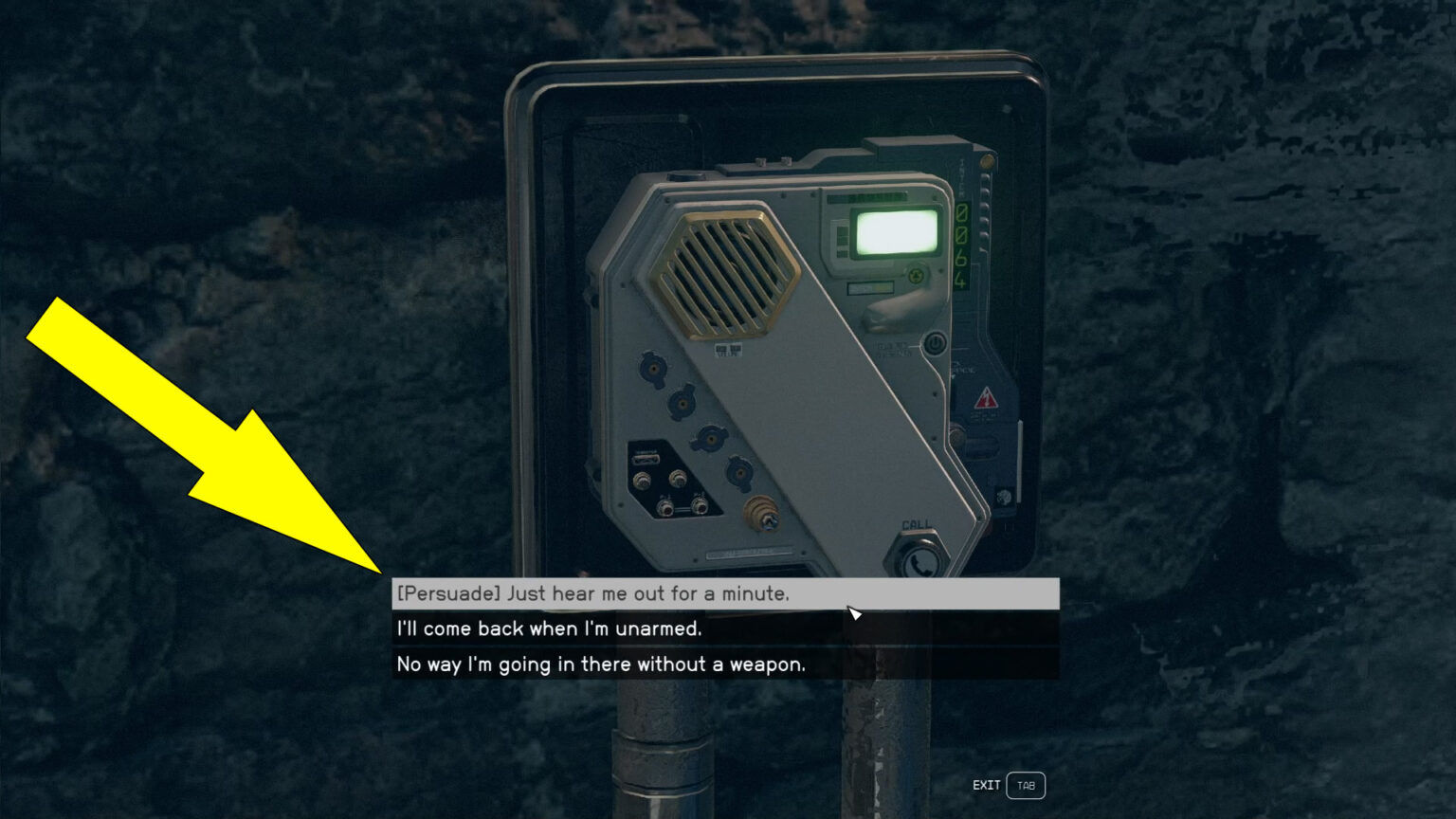This screenshot has height=819, width=1456.
Task: Click the hexagonal speaker grille
Action: (x=725, y=271)
